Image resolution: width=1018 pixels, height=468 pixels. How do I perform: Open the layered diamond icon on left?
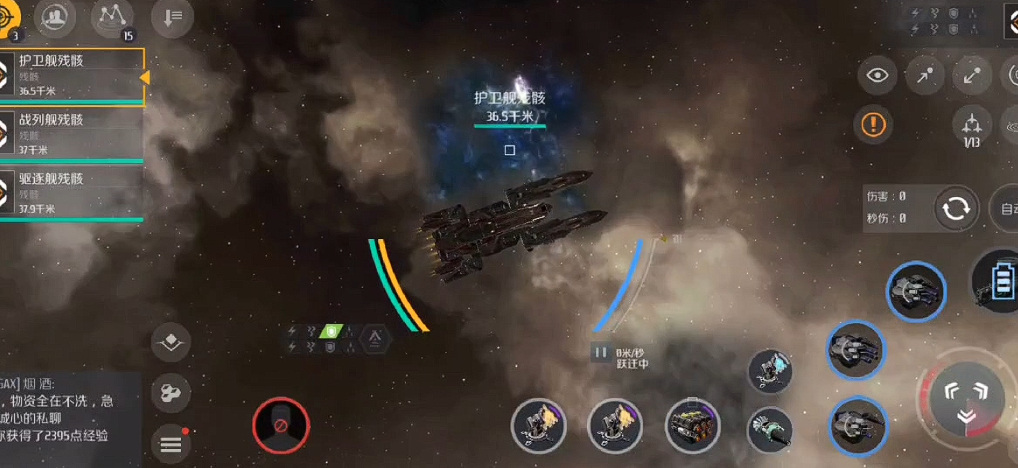click(171, 343)
